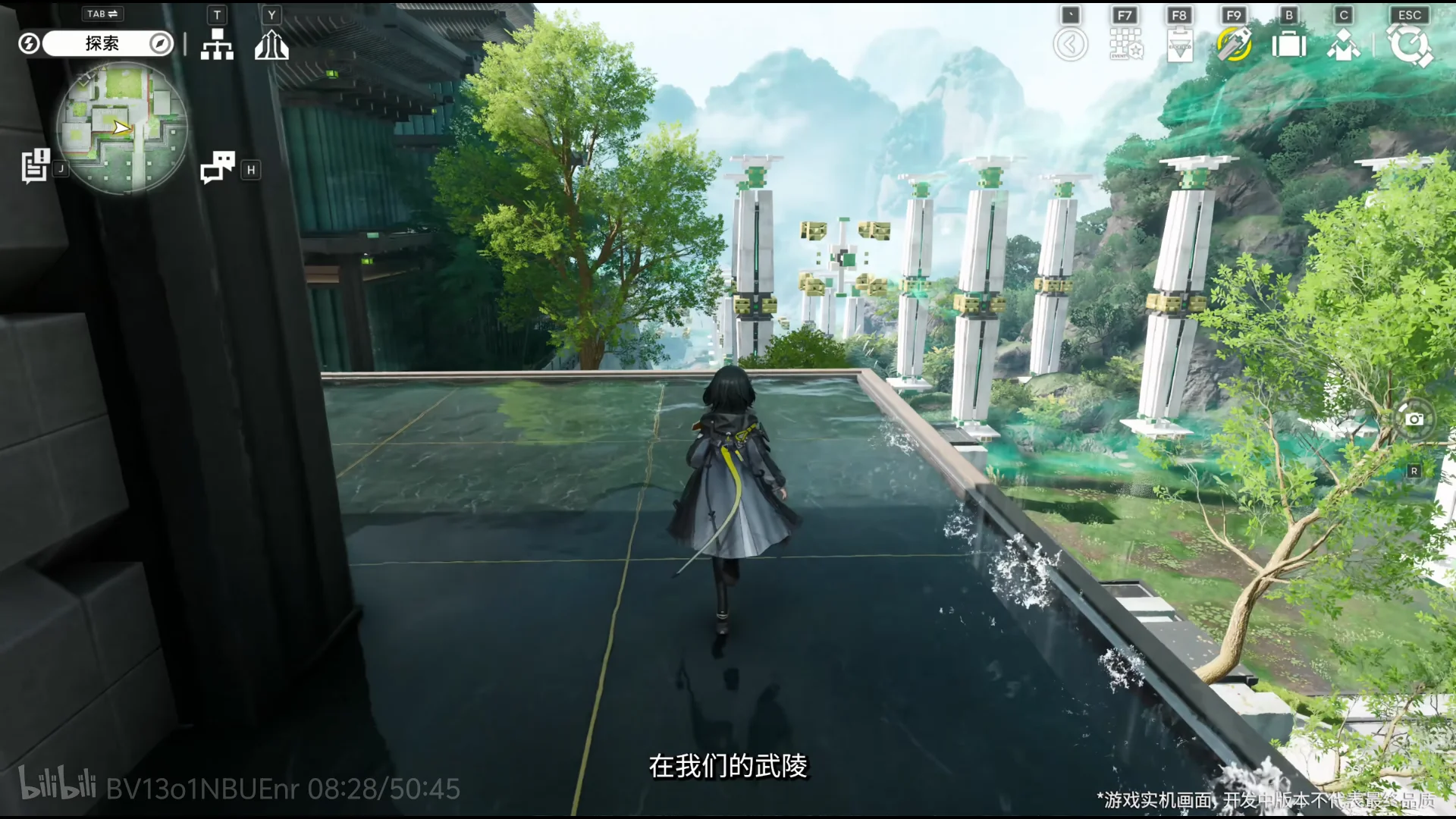Click the circled left-arrow back icon
The image size is (1456, 819).
pyautogui.click(x=1070, y=45)
